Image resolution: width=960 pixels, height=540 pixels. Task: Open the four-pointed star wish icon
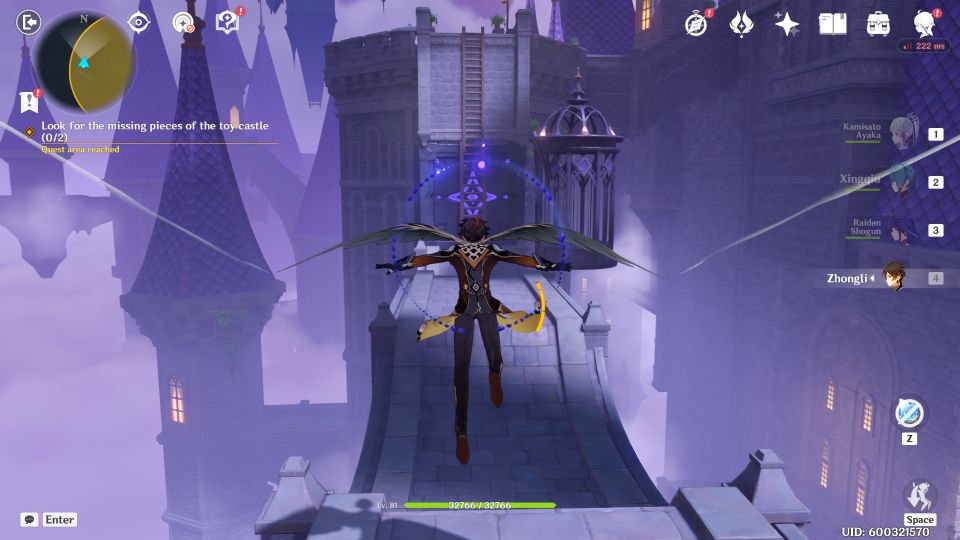[x=787, y=24]
